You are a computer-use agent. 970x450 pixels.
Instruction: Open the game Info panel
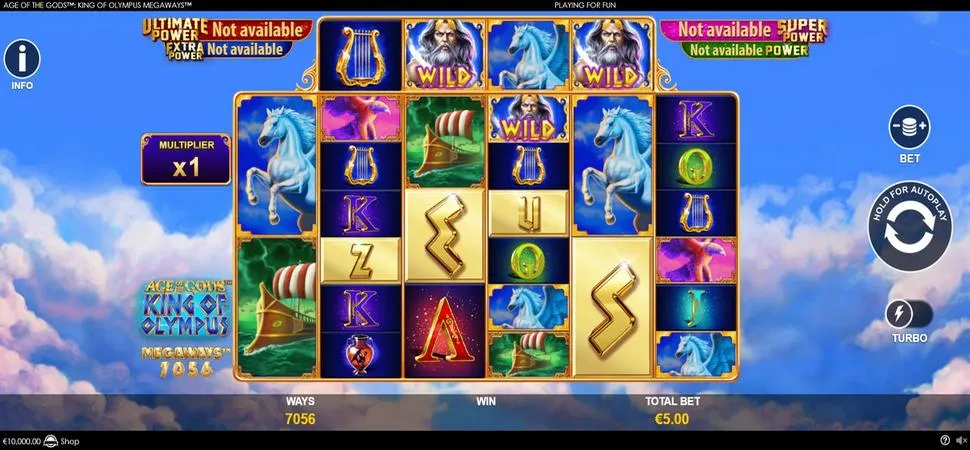click(x=22, y=60)
